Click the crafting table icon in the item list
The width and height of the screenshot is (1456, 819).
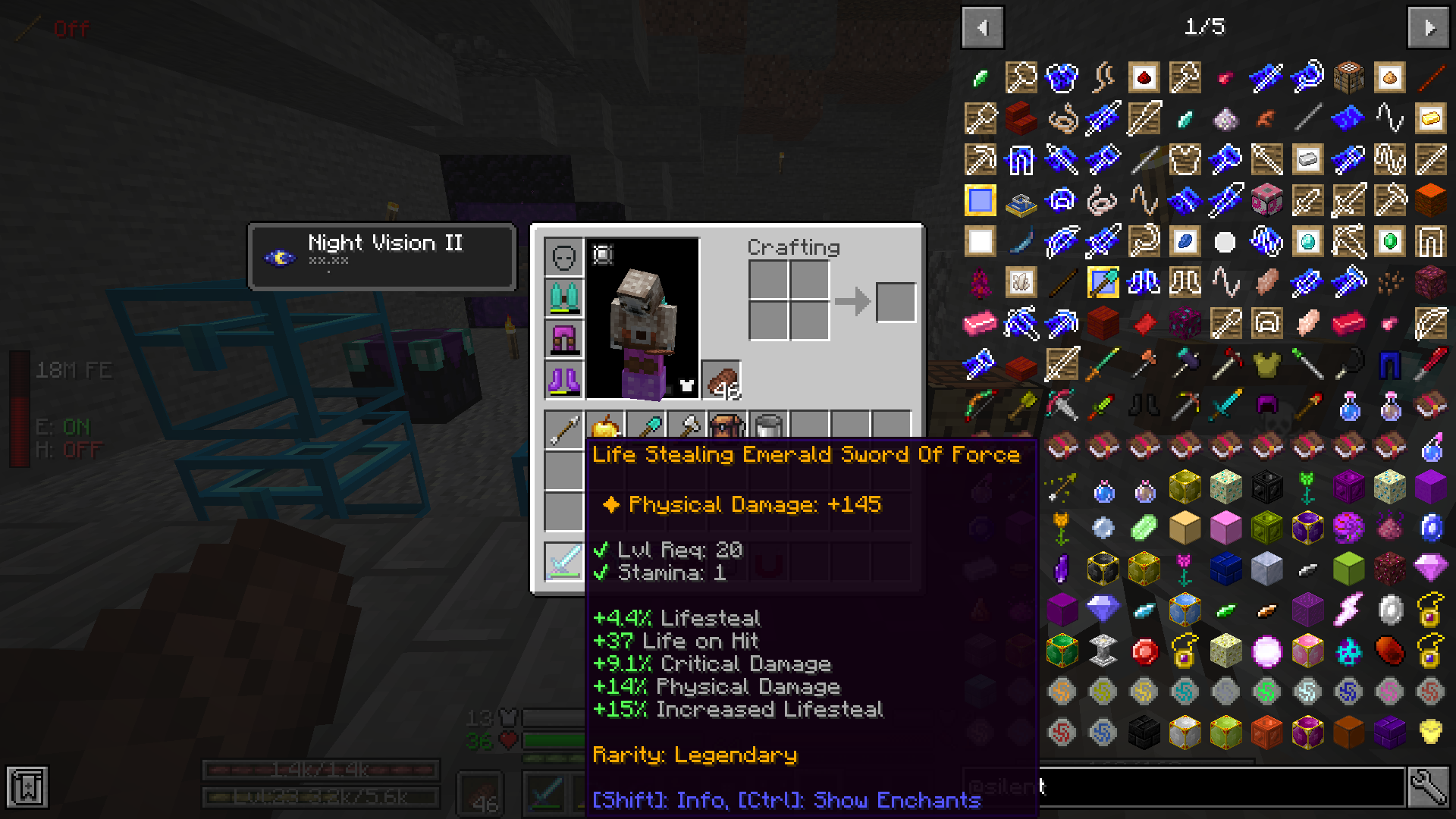(1349, 76)
